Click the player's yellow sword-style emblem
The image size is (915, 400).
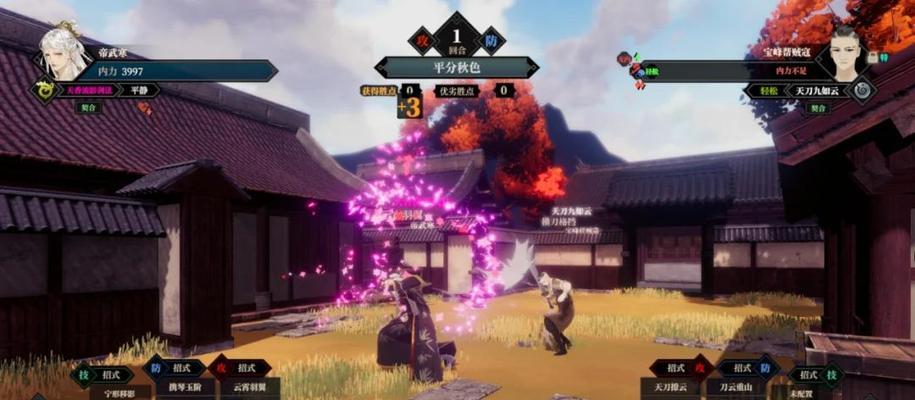[x=42, y=90]
